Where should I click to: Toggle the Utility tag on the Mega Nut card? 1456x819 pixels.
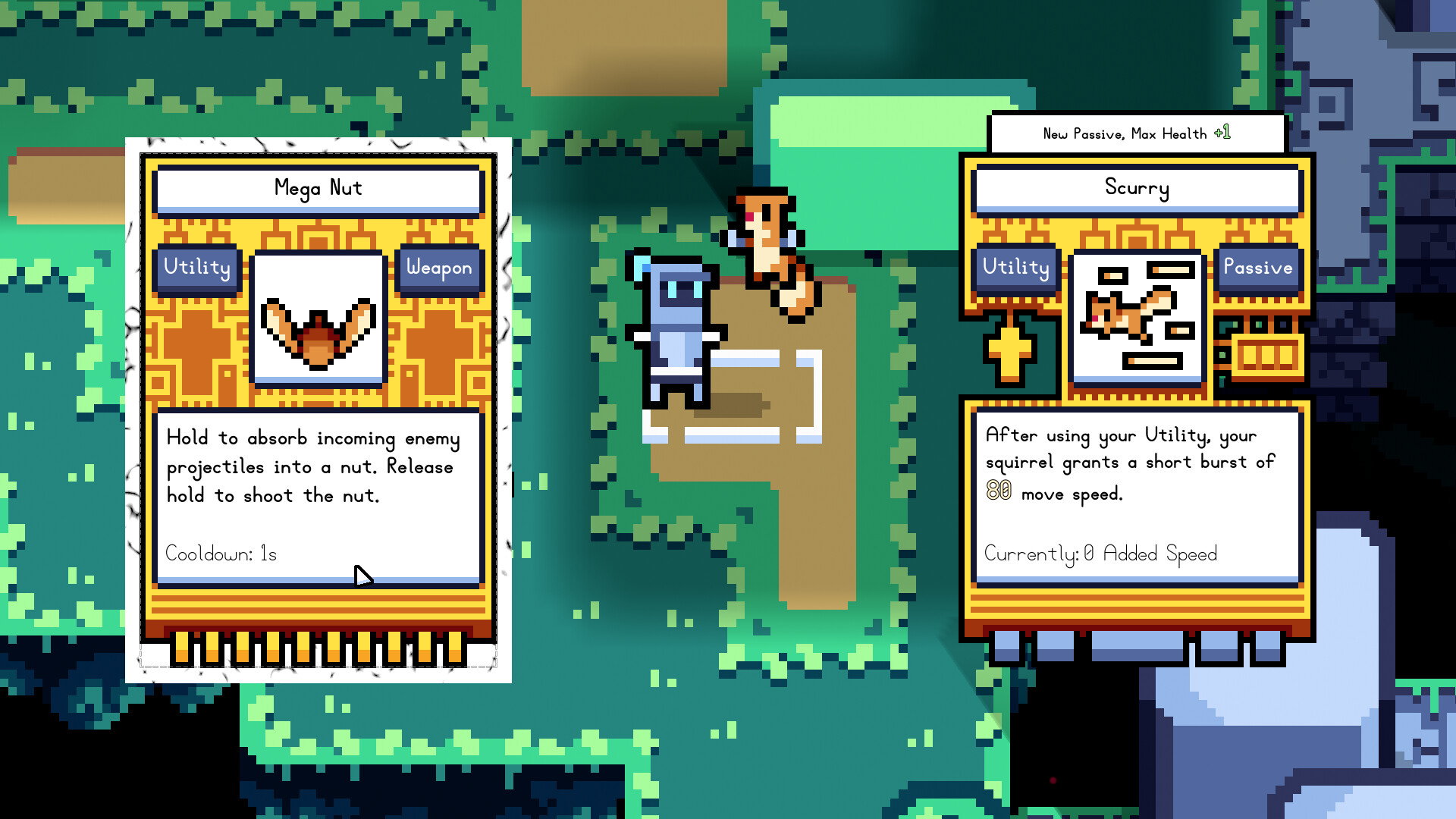click(x=196, y=268)
